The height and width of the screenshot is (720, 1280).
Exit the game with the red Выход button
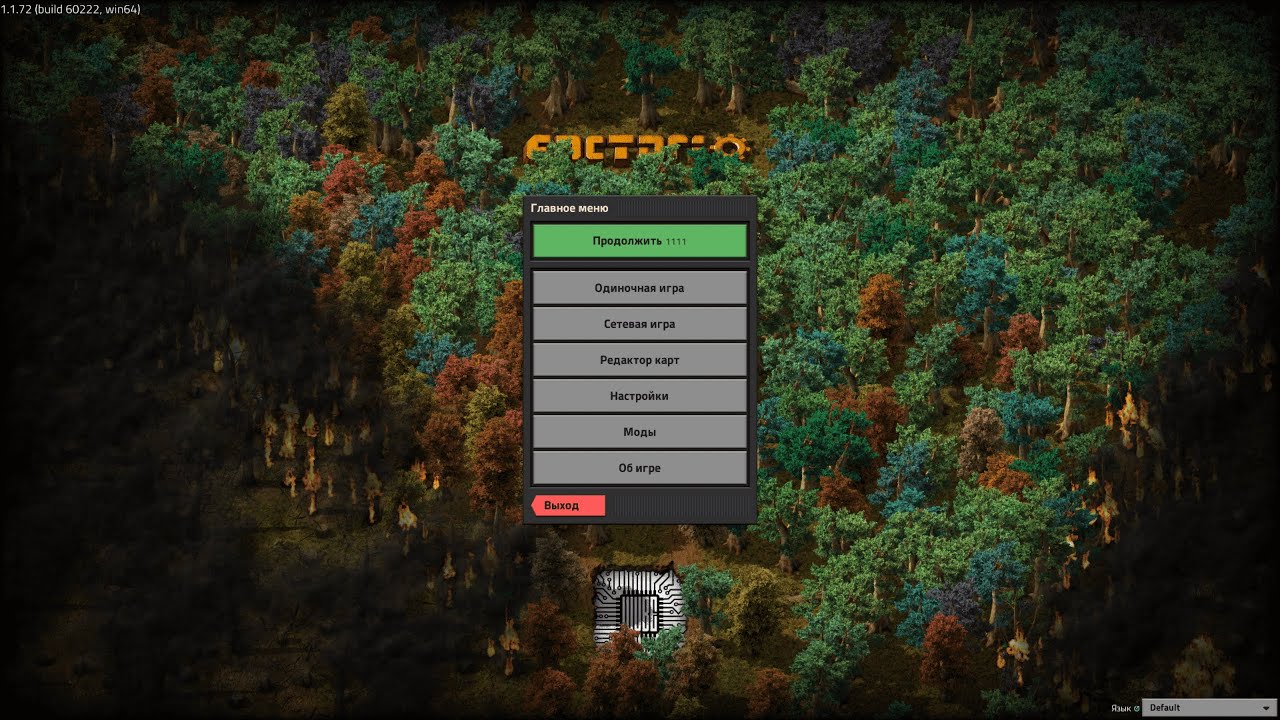567,506
